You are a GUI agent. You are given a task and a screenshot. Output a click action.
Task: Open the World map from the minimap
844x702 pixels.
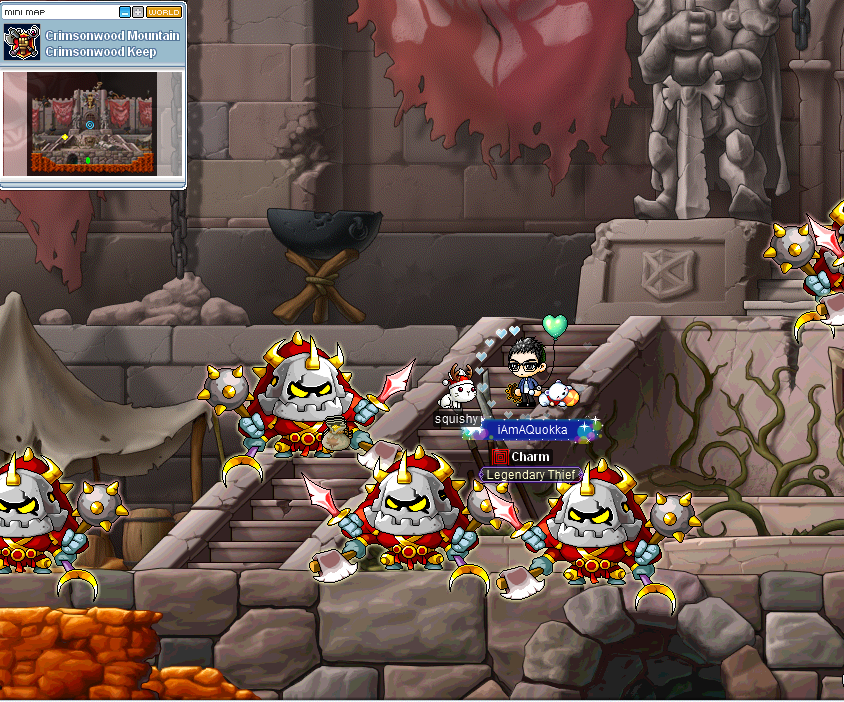click(164, 12)
